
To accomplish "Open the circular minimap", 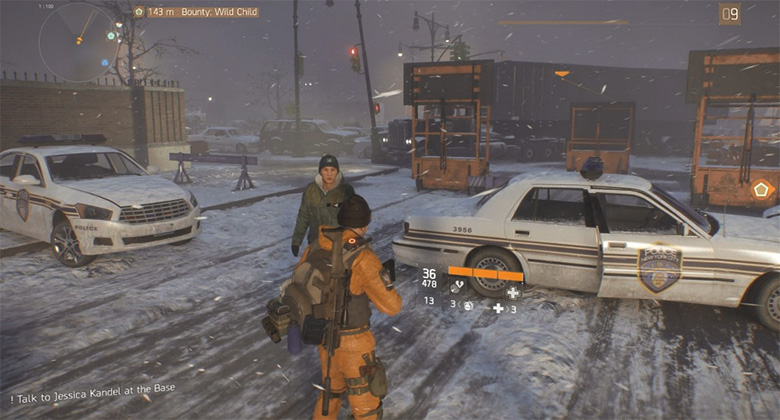I will (x=78, y=42).
